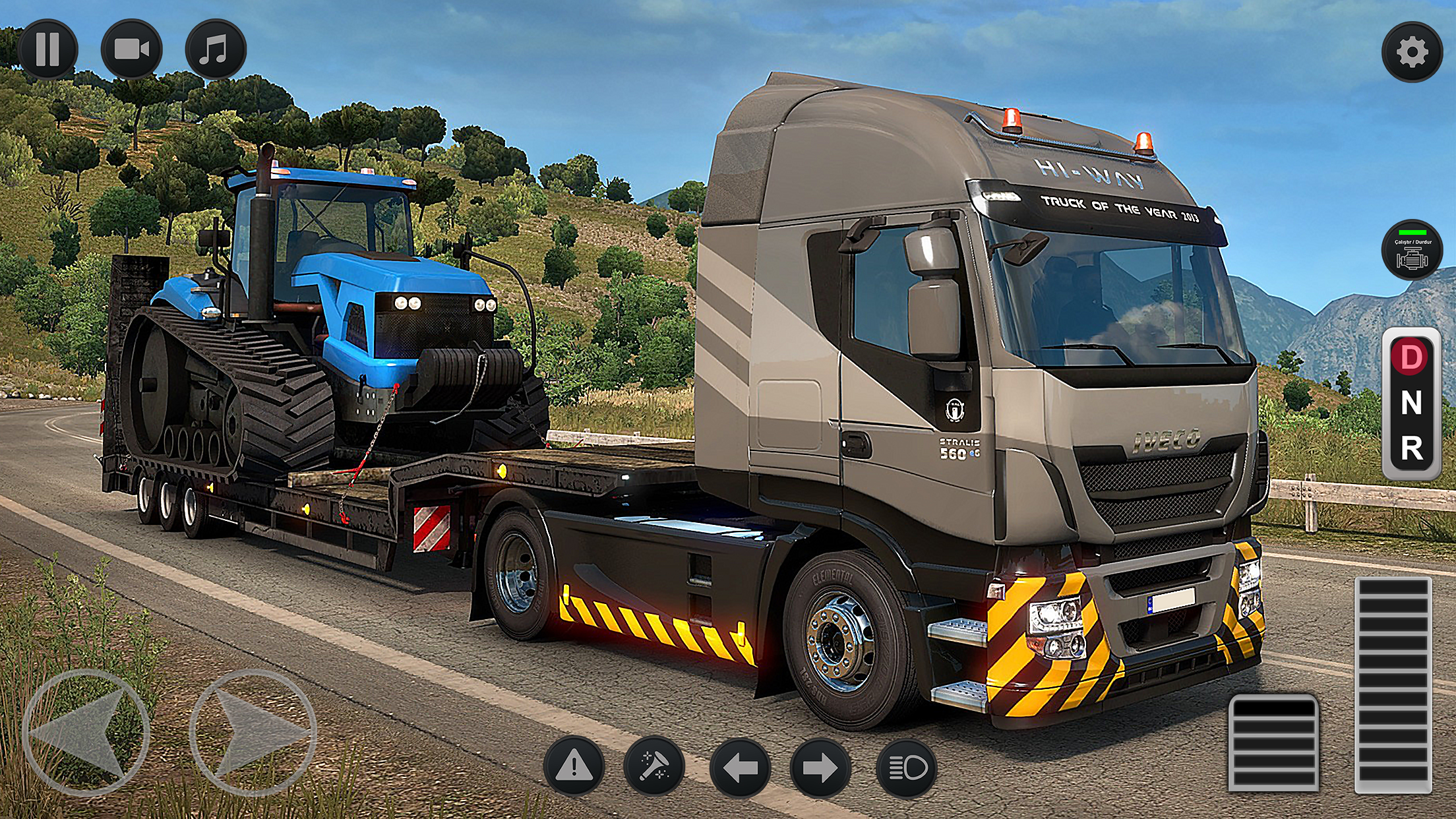The height and width of the screenshot is (819, 1456).
Task: Signal a left turn indicator
Action: pyautogui.click(x=739, y=768)
